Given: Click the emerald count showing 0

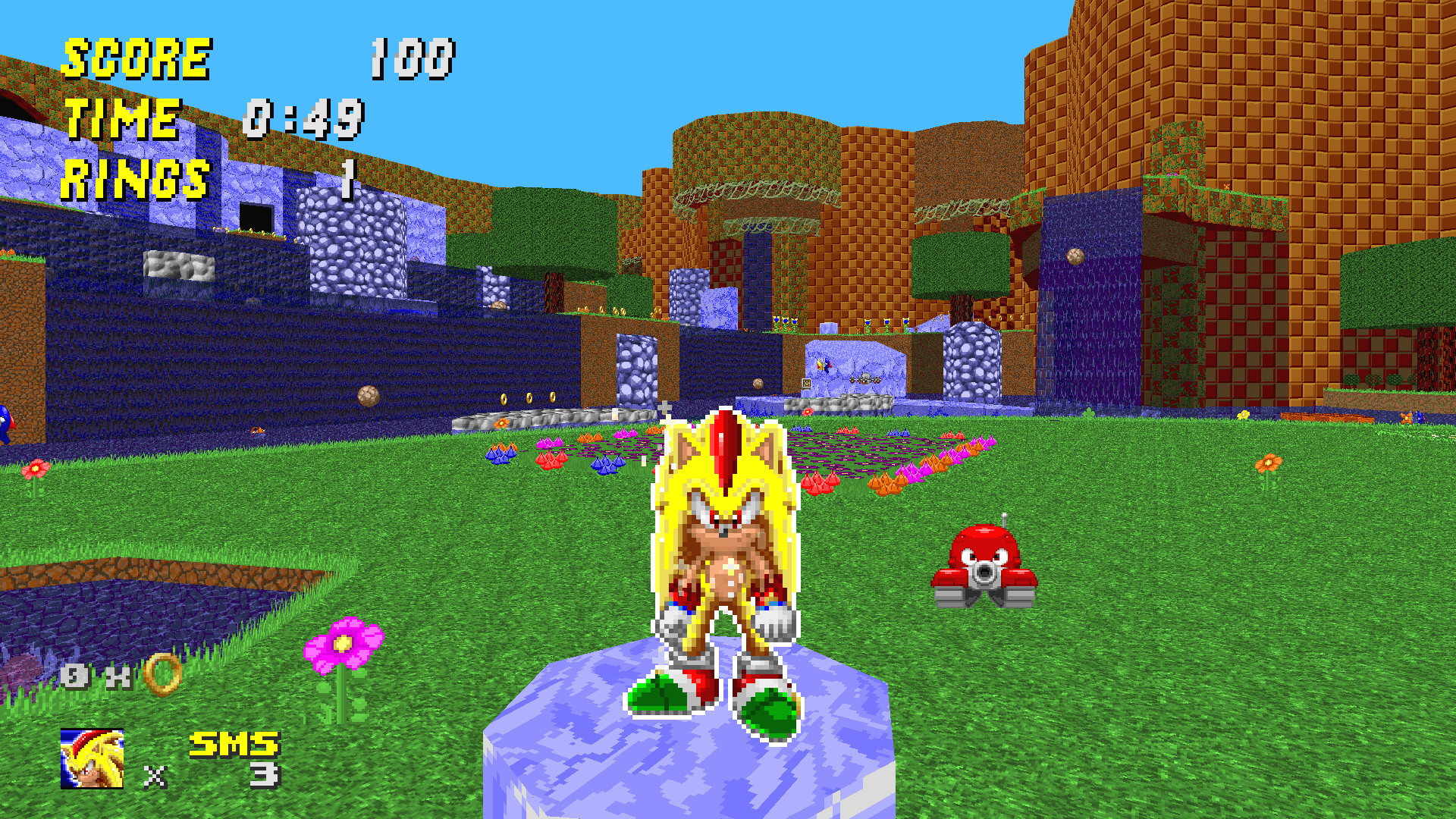Looking at the screenshot, I should point(74,674).
